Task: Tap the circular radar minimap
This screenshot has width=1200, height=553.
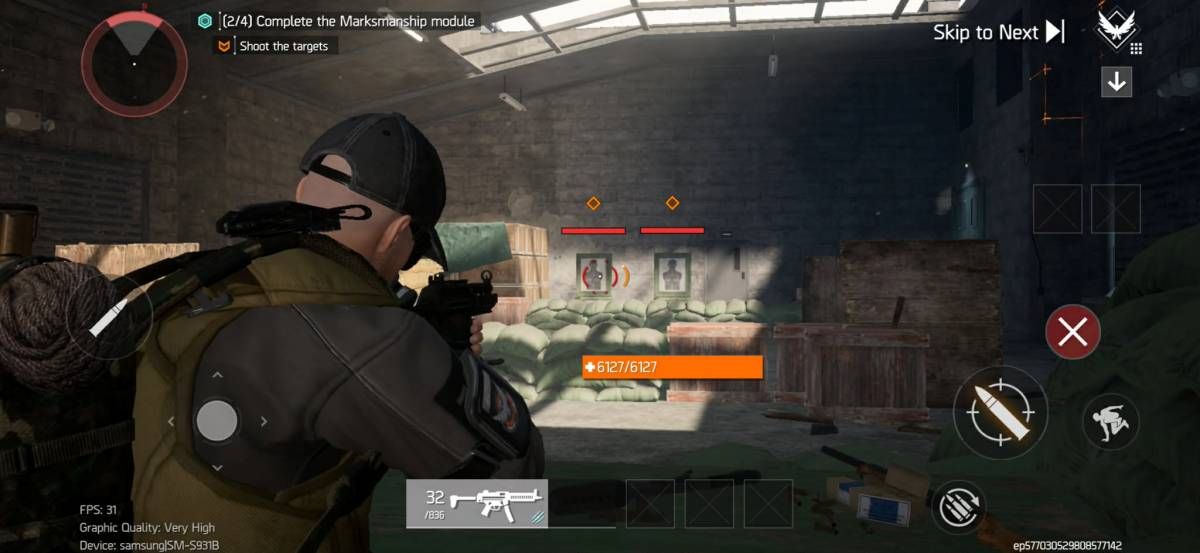Action: pyautogui.click(x=134, y=62)
